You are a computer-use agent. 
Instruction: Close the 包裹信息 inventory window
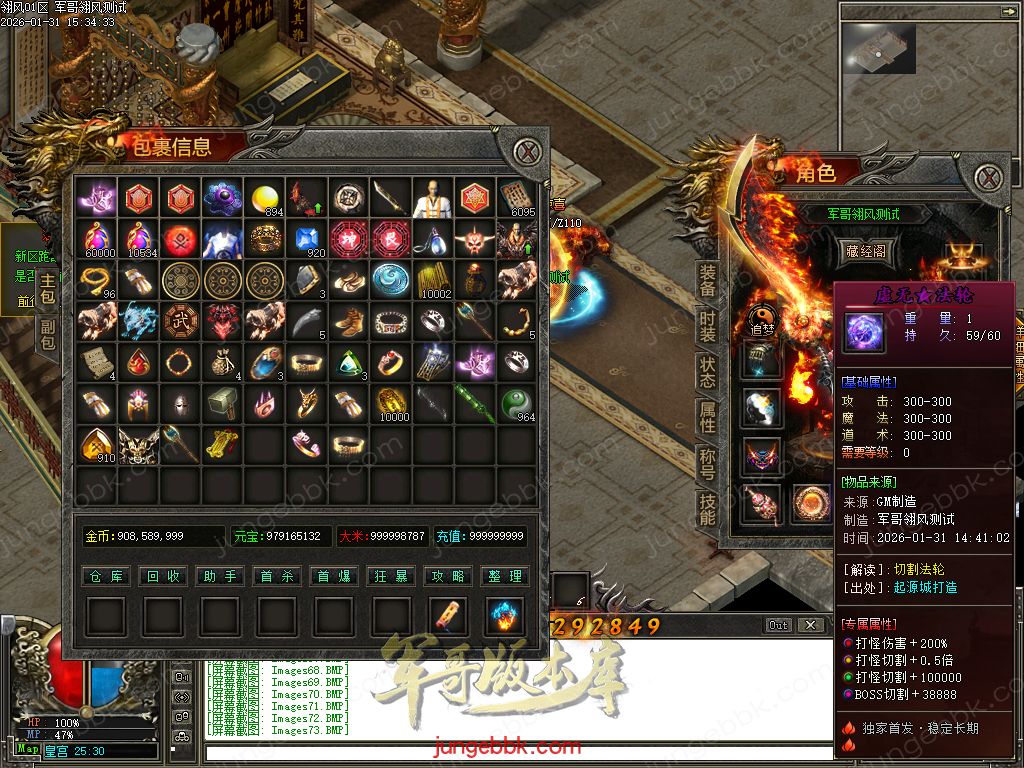point(529,153)
